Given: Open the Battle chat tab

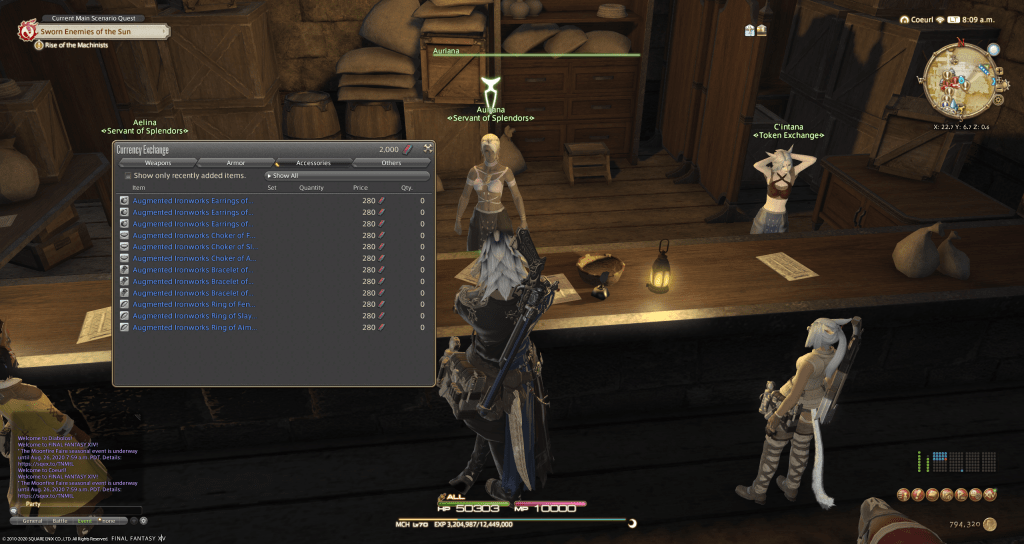Looking at the screenshot, I should coord(59,520).
